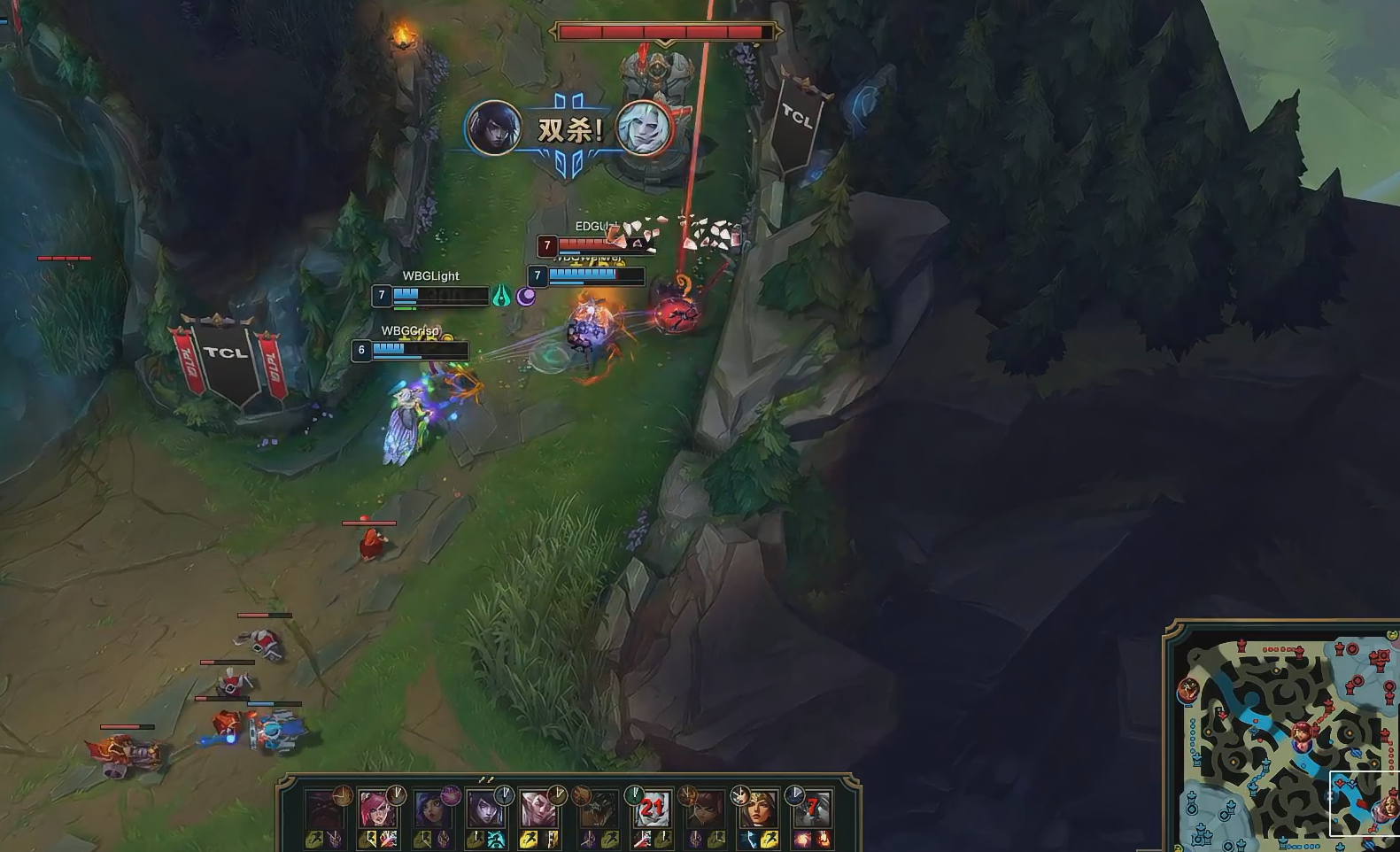Select the purple-haired champion portrait
Image resolution: width=1400 pixels, height=852 pixels.
point(431,809)
